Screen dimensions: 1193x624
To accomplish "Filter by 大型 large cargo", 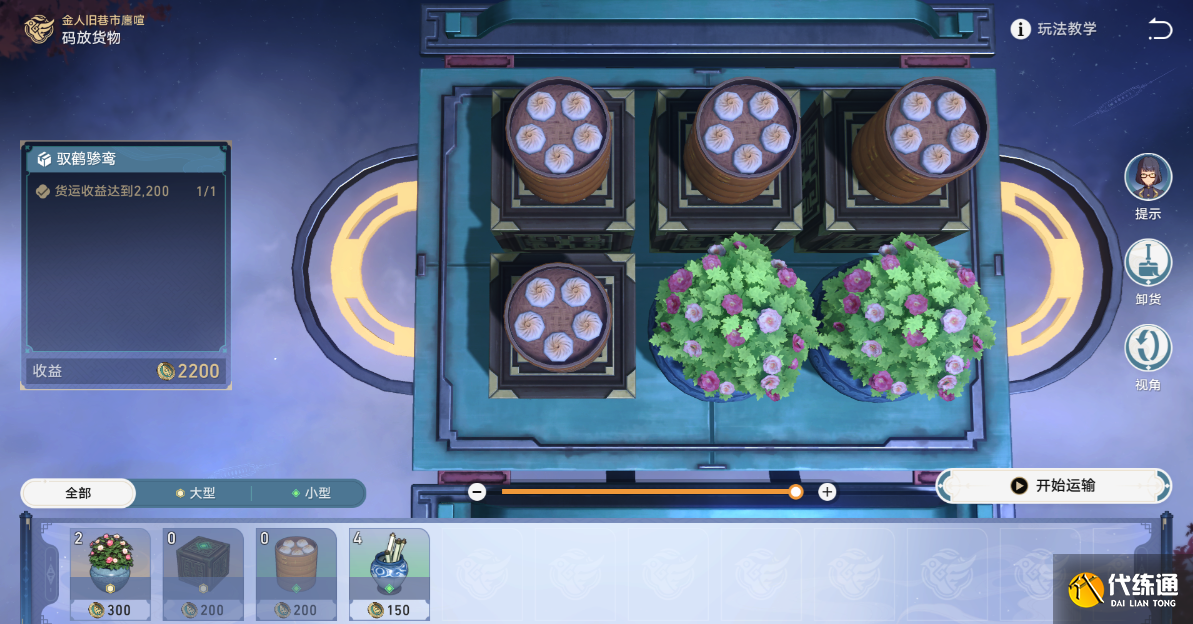I will coord(194,493).
